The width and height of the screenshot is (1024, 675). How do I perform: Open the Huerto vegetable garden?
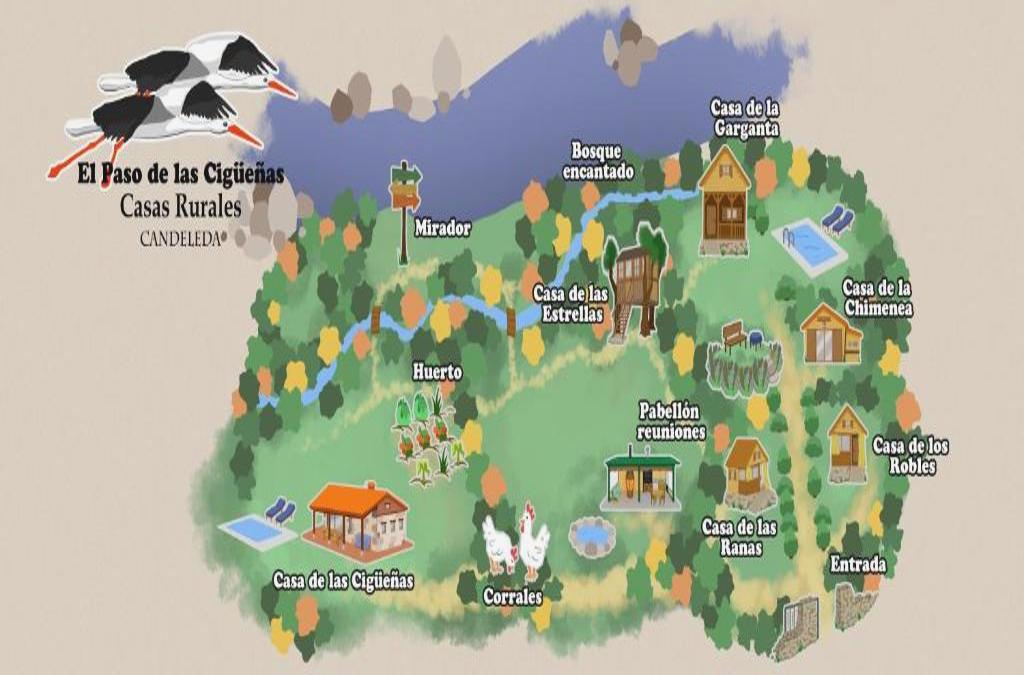[x=430, y=438]
